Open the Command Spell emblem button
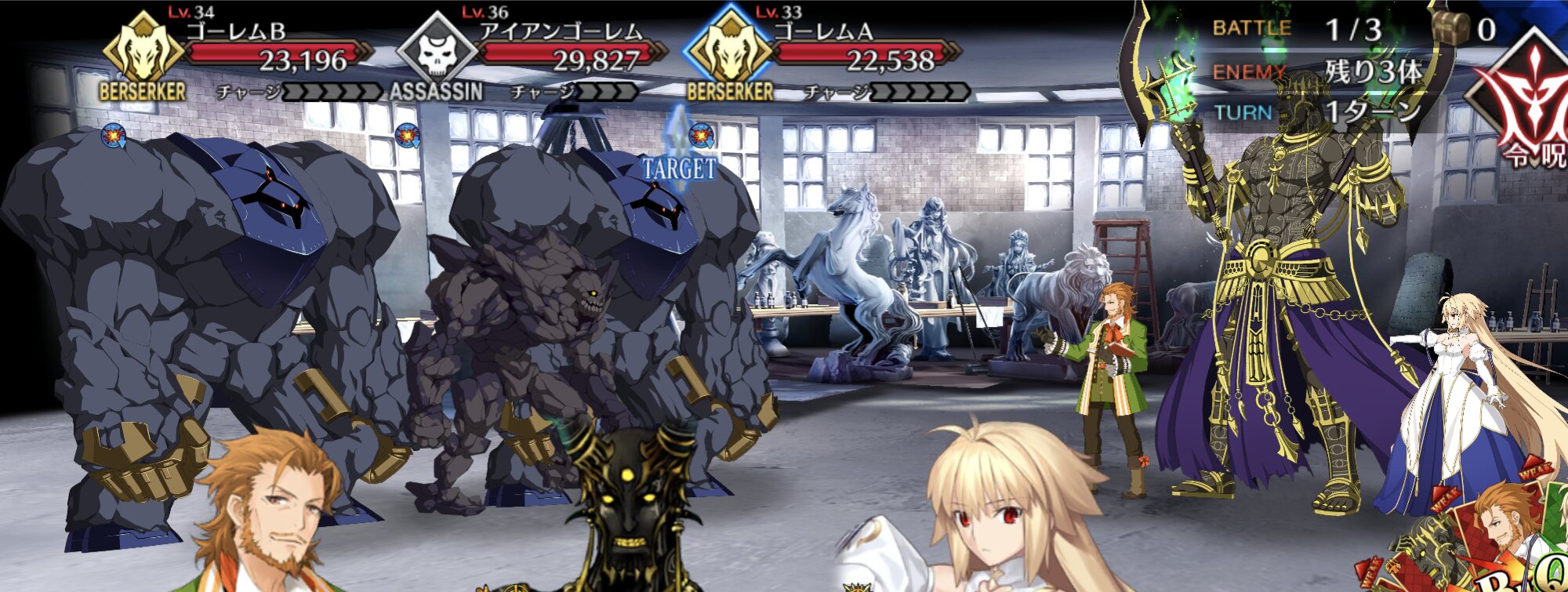Screen dimensions: 1568x592 (1525, 102)
